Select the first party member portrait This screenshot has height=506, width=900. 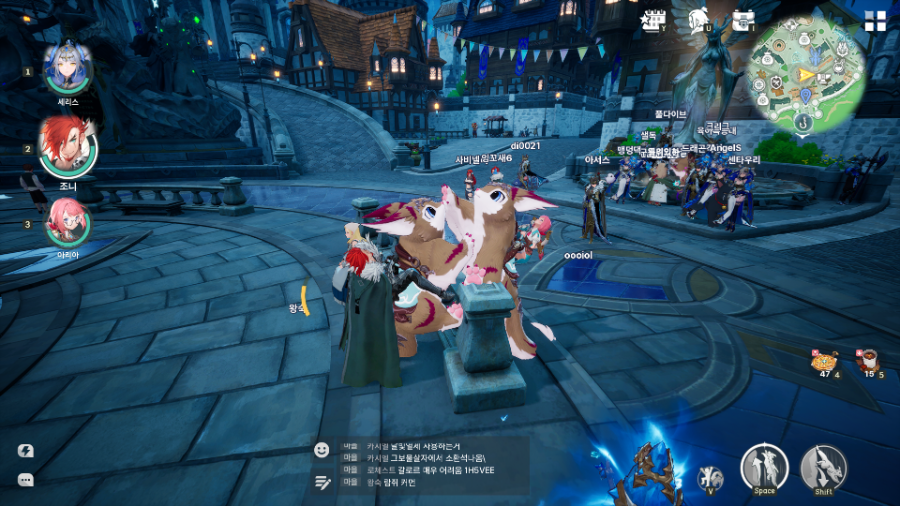pos(68,66)
